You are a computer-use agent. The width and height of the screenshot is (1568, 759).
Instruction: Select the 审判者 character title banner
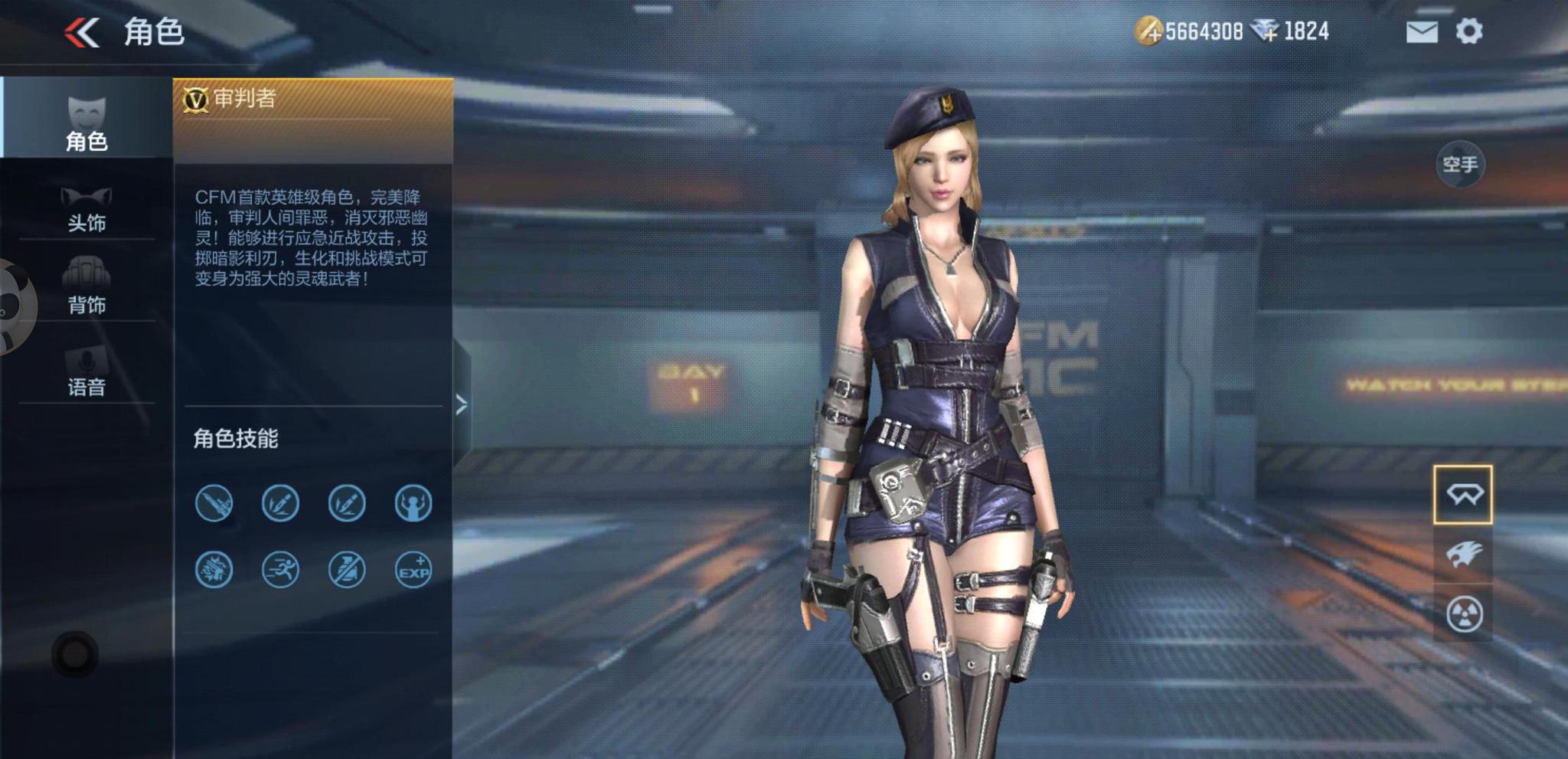tap(312, 100)
